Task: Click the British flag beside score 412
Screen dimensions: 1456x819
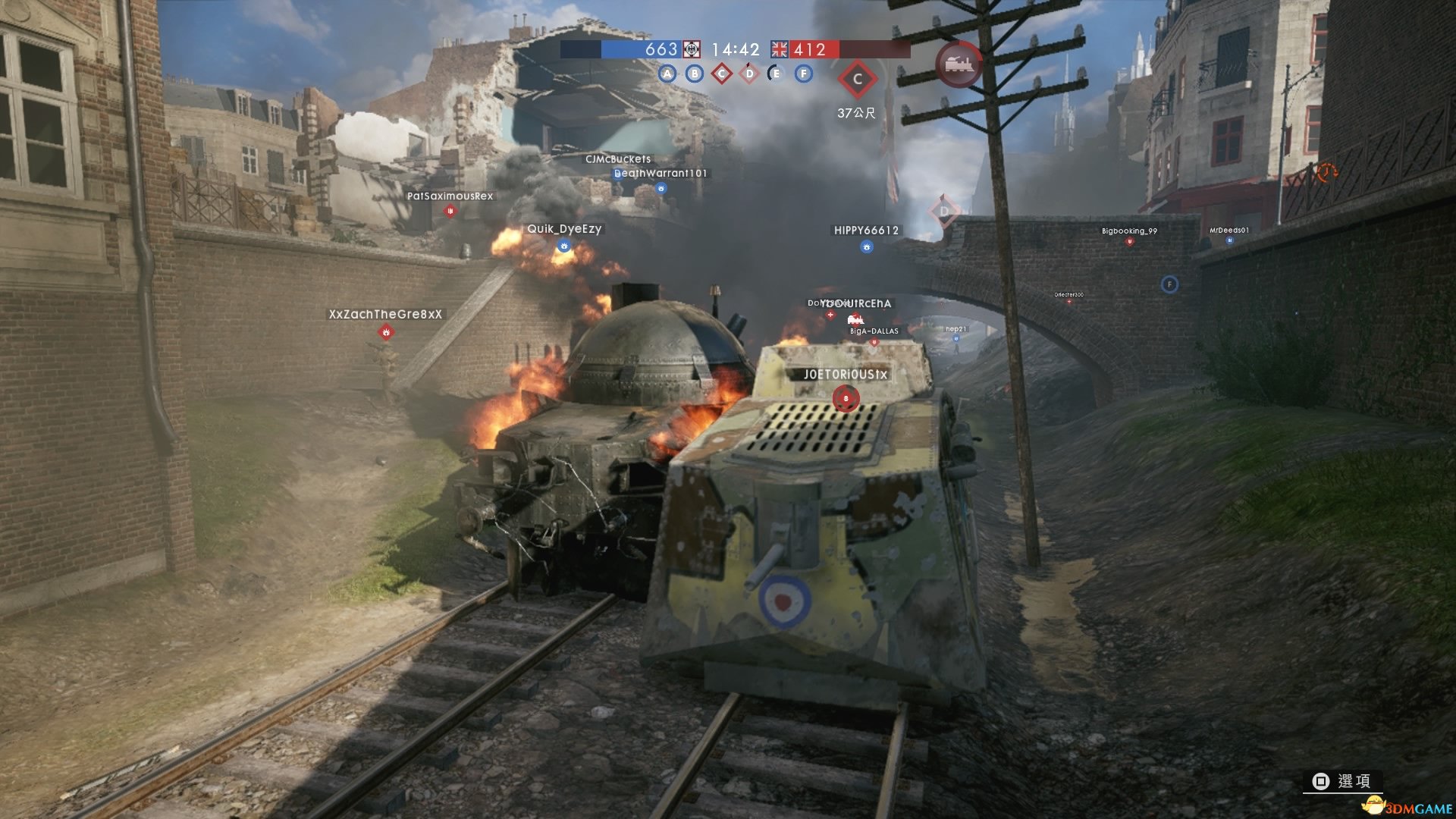Action: click(x=780, y=49)
